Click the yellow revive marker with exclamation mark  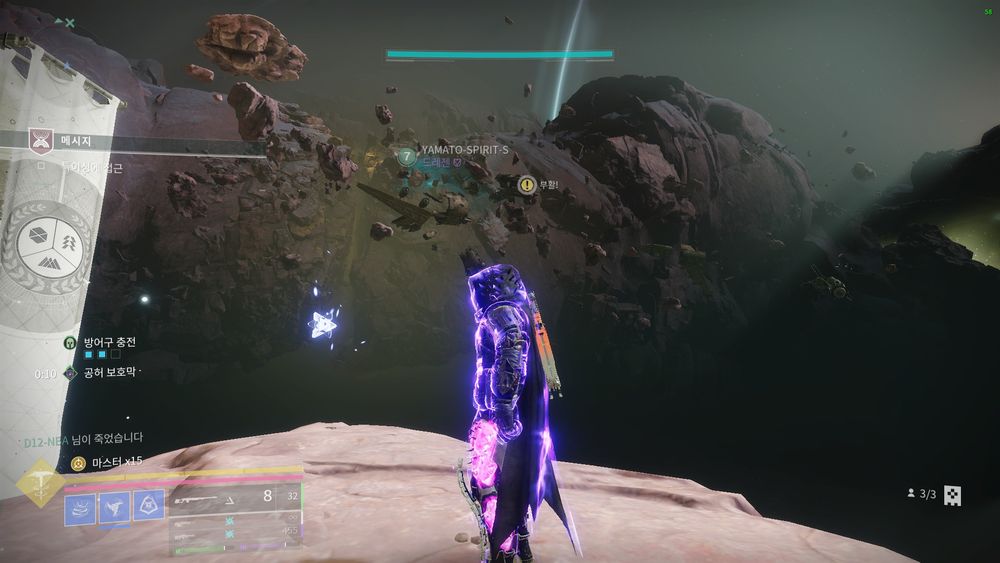click(526, 184)
